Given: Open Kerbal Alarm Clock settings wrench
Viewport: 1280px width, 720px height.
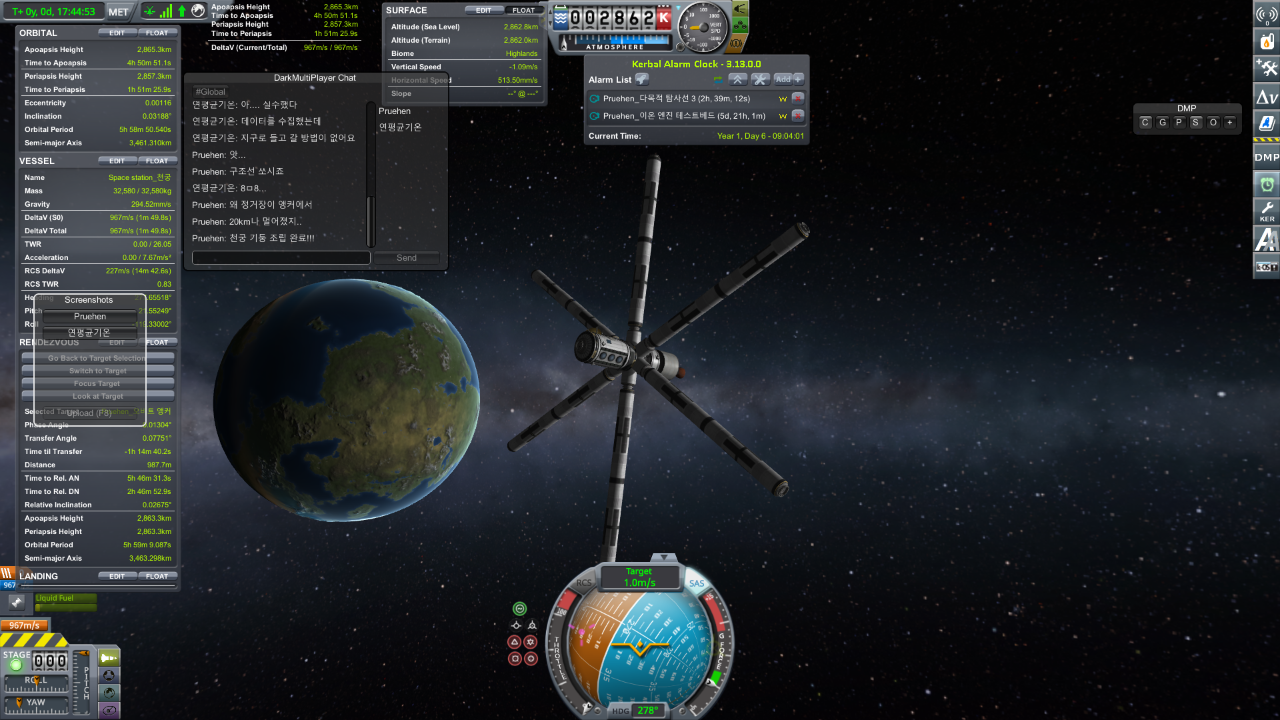Looking at the screenshot, I should tap(760, 79).
